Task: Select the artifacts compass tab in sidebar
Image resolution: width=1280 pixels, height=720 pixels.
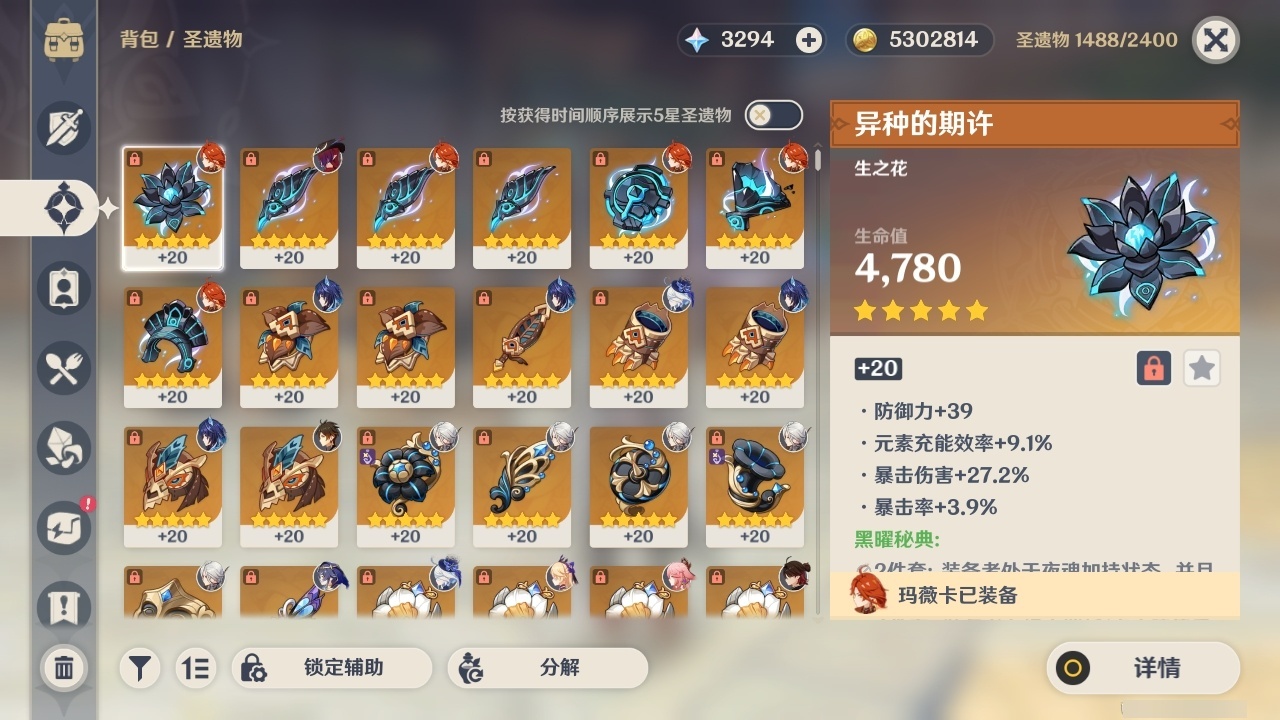Action: pos(64,208)
